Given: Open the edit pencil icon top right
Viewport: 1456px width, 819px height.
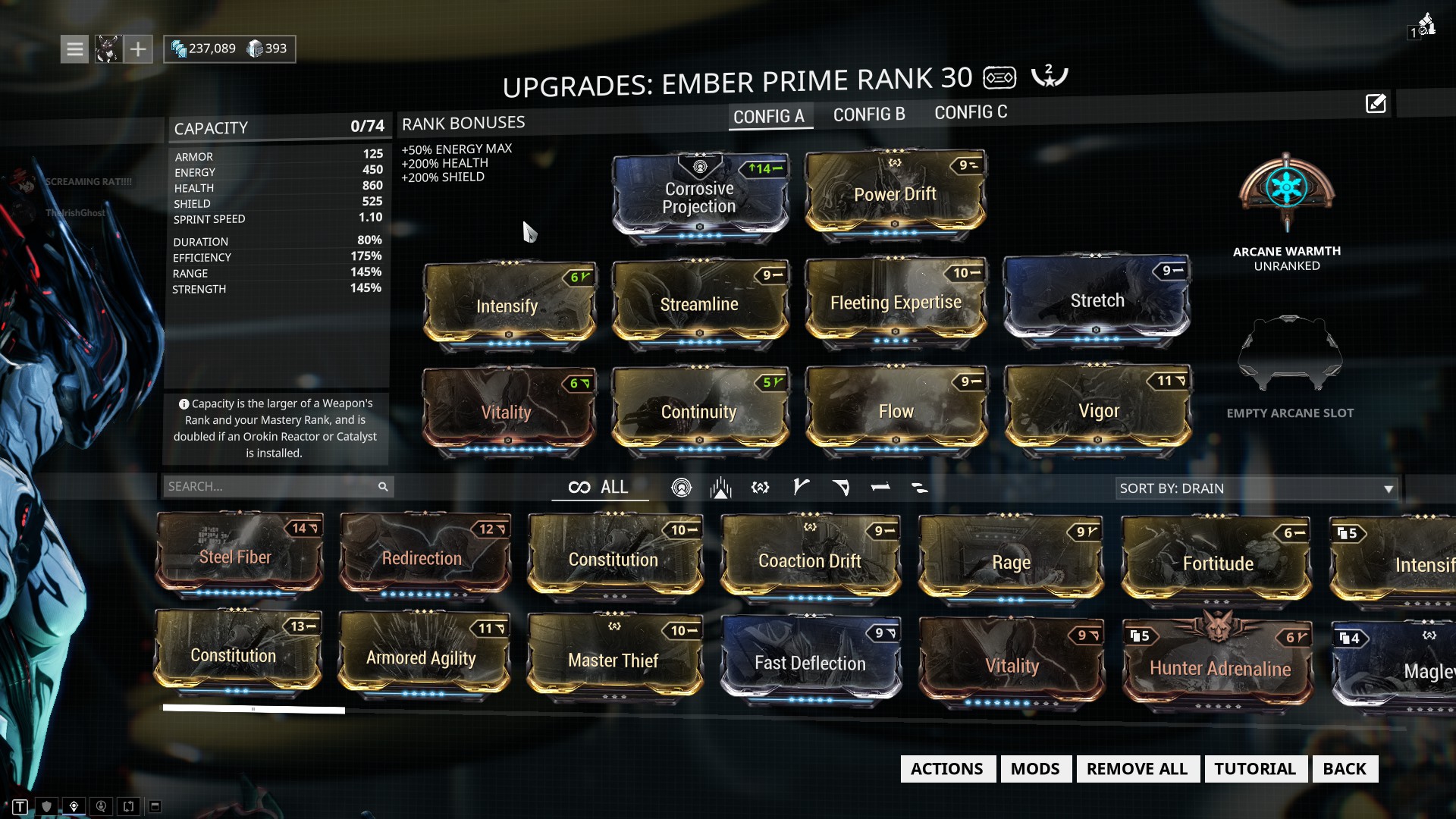Looking at the screenshot, I should (1376, 103).
